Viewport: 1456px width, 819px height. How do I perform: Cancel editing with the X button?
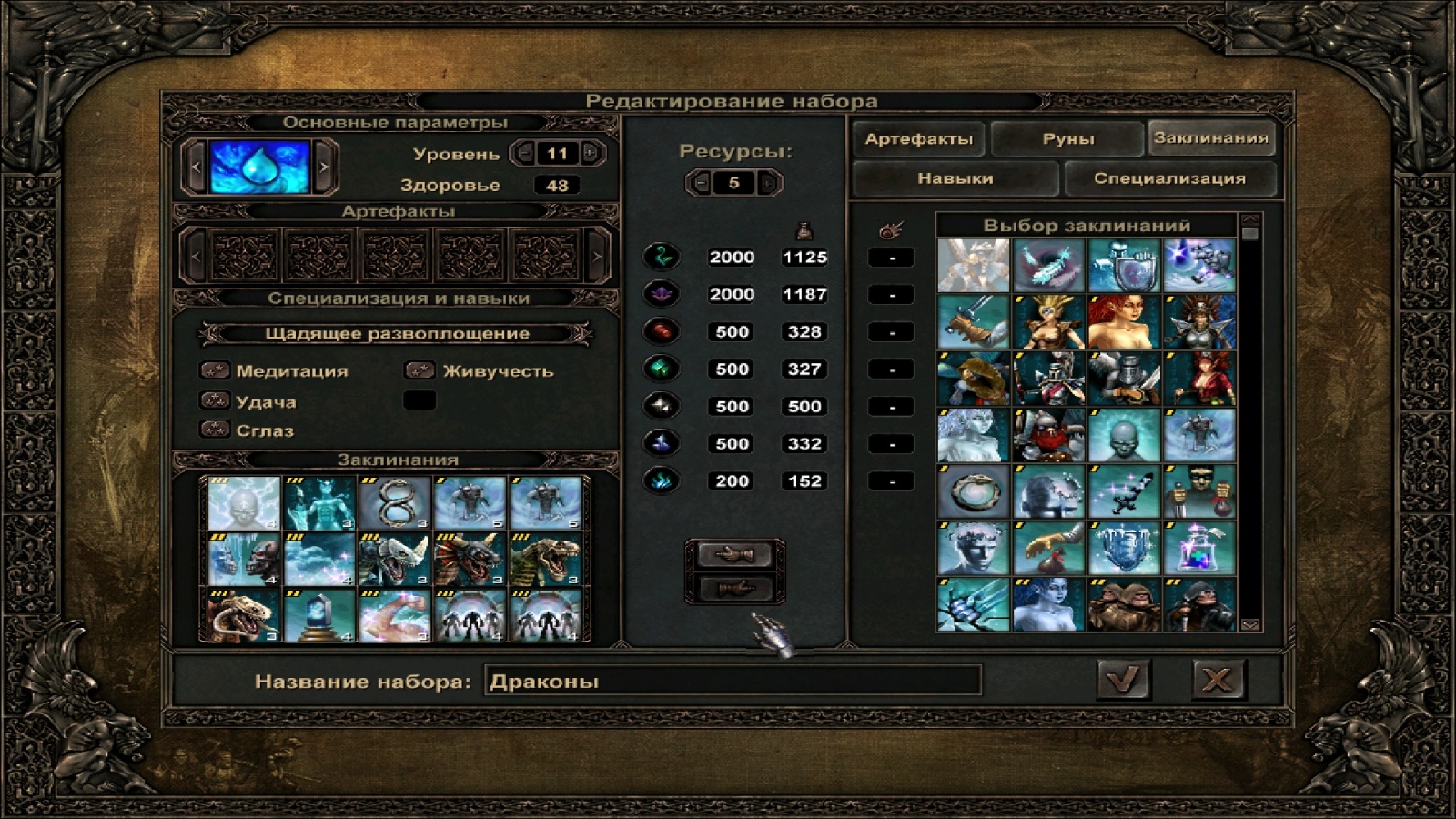click(x=1218, y=680)
